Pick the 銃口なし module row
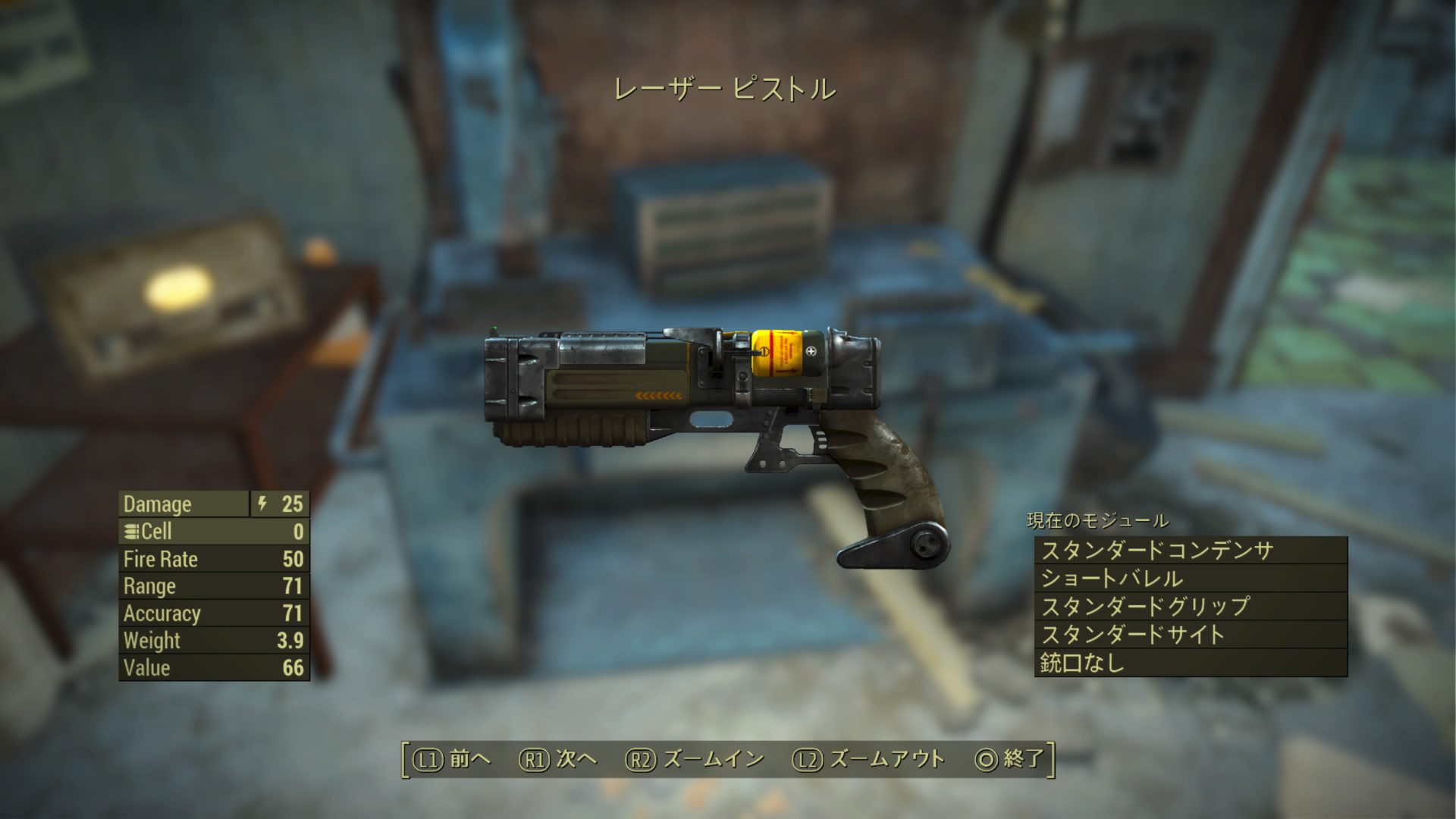The image size is (1456, 819). [x=1190, y=663]
